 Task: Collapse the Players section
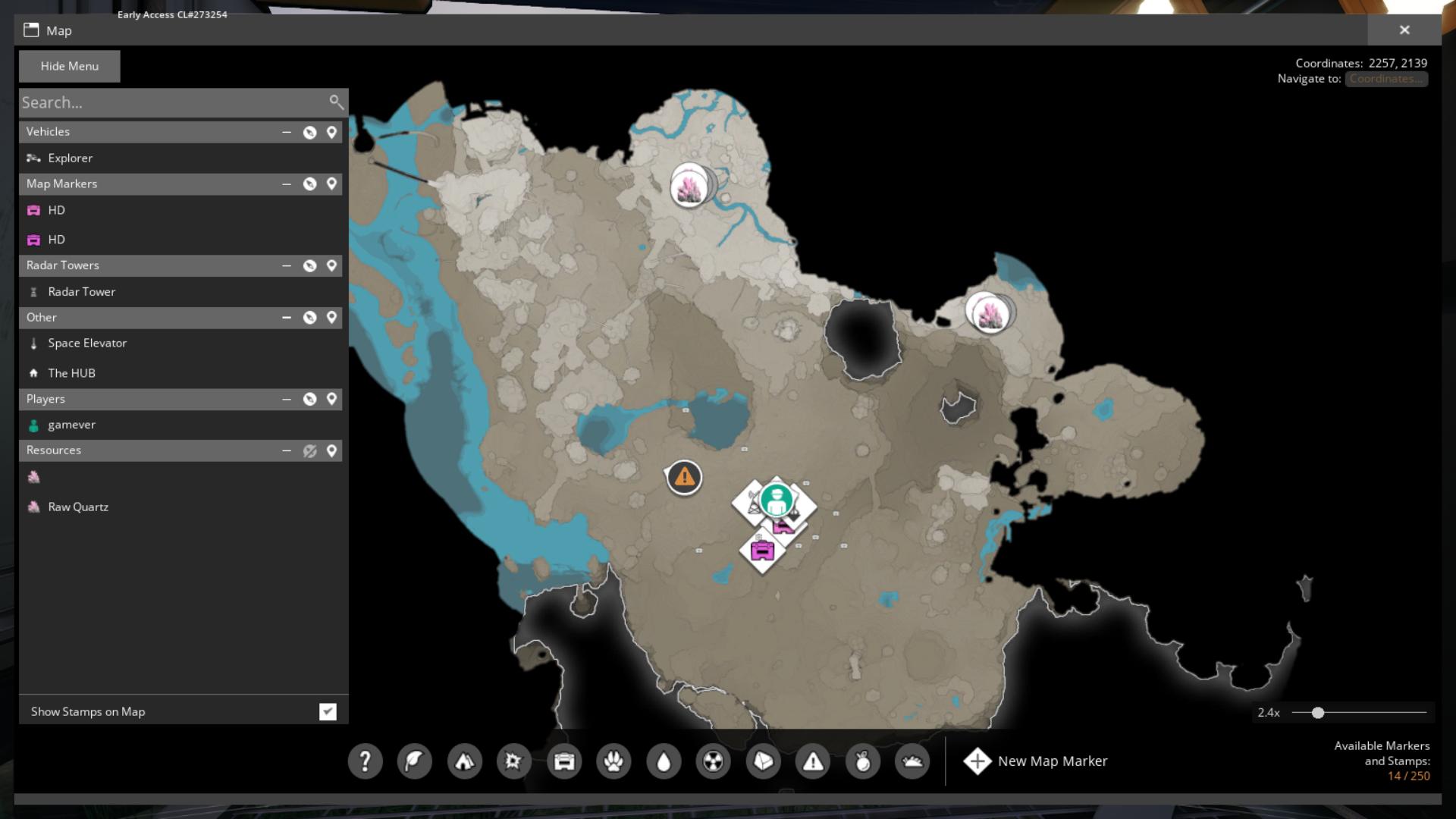(x=287, y=399)
